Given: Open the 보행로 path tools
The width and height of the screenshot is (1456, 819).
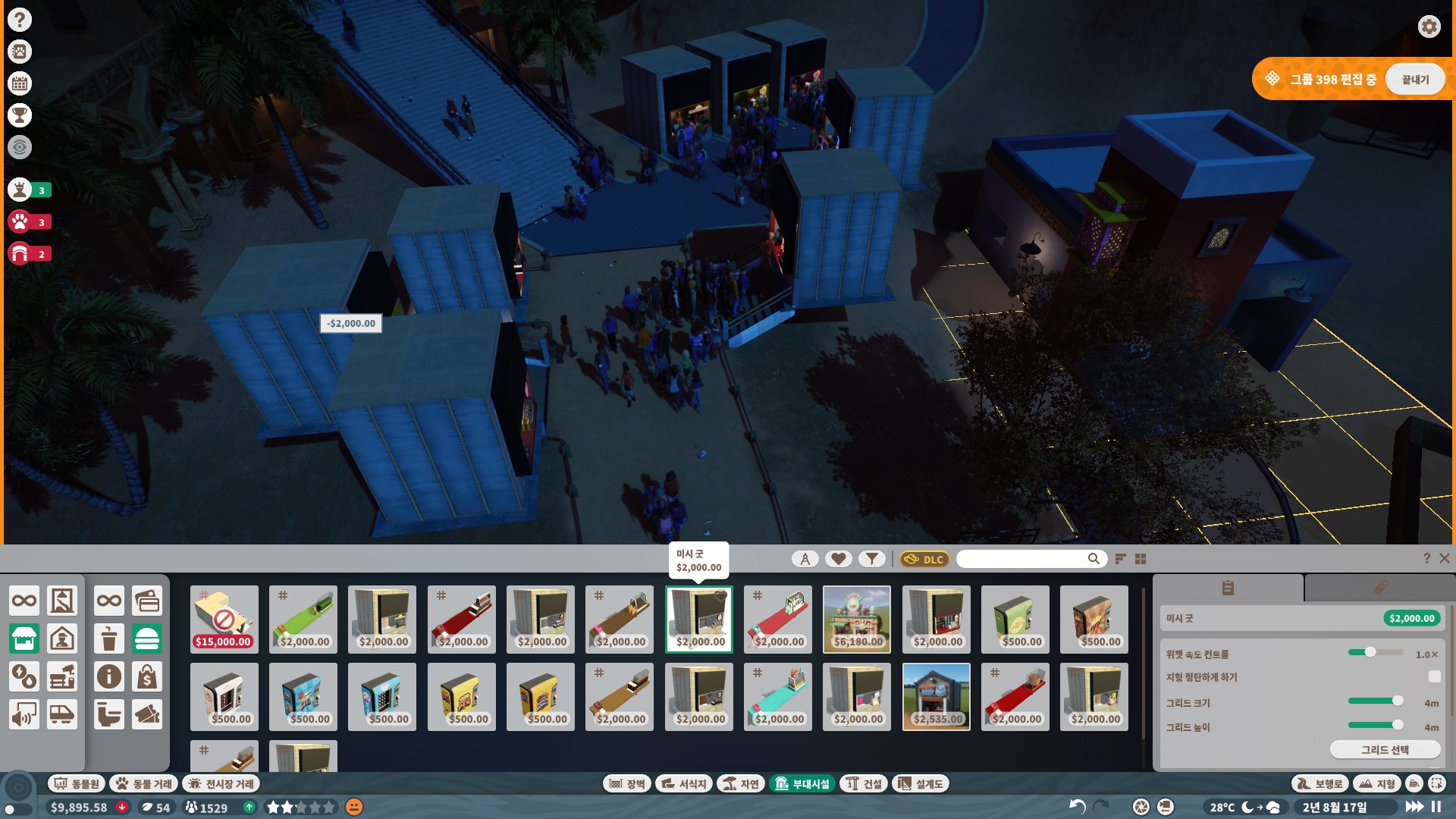Looking at the screenshot, I should click(1319, 783).
